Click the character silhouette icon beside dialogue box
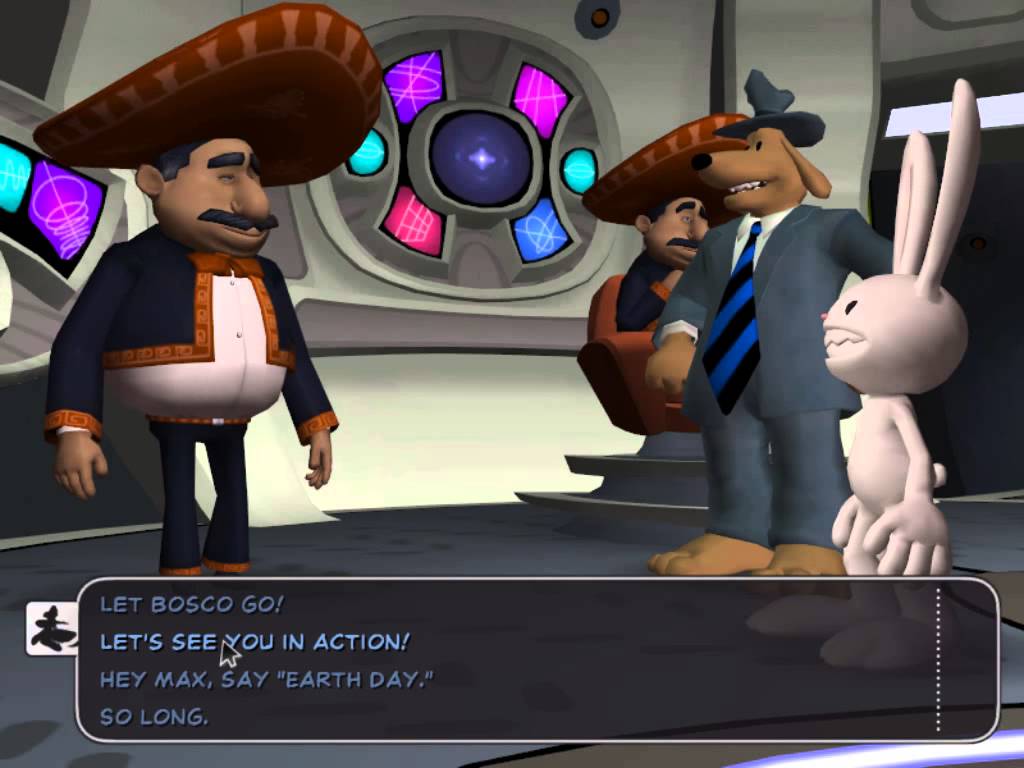Image resolution: width=1024 pixels, height=768 pixels. 52,629
